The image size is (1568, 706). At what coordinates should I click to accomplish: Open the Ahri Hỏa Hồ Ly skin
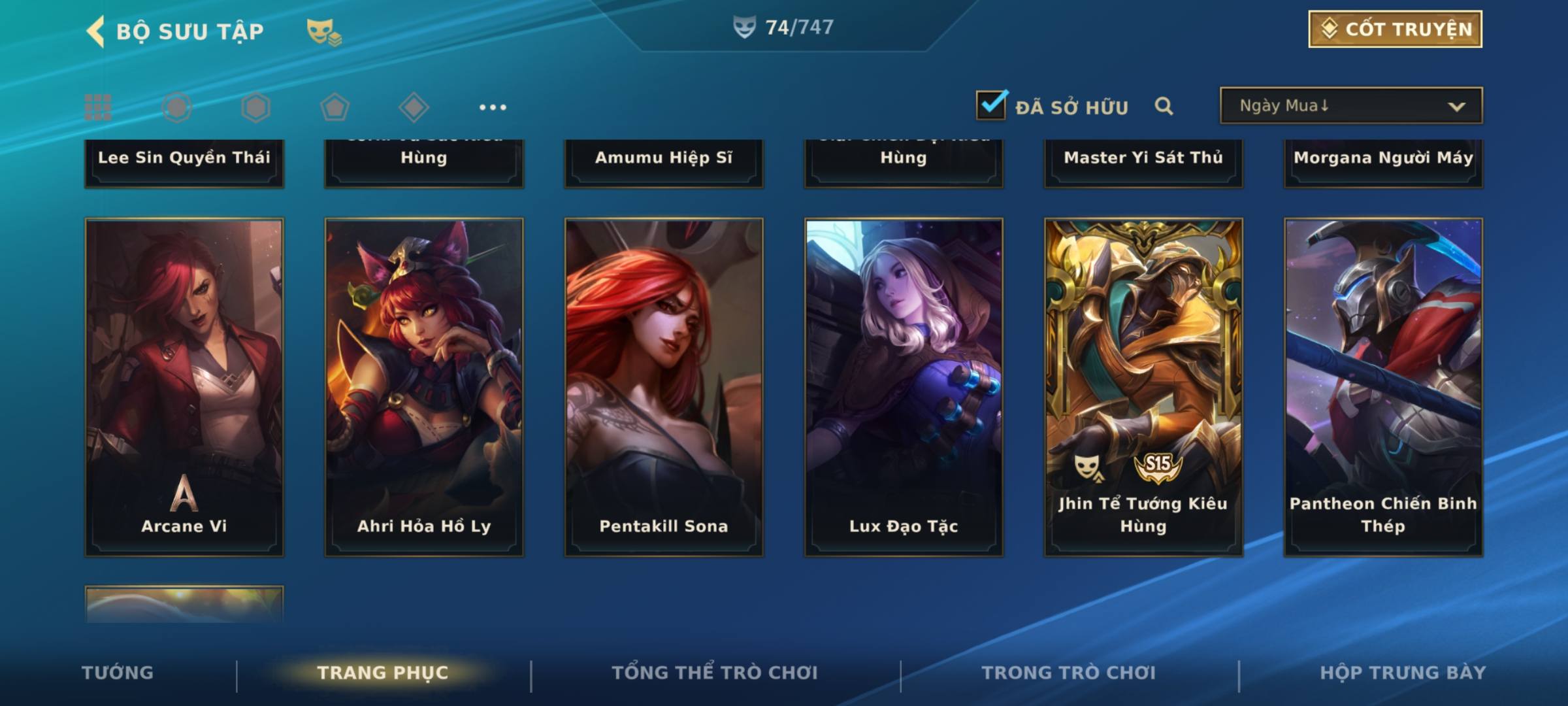[424, 387]
